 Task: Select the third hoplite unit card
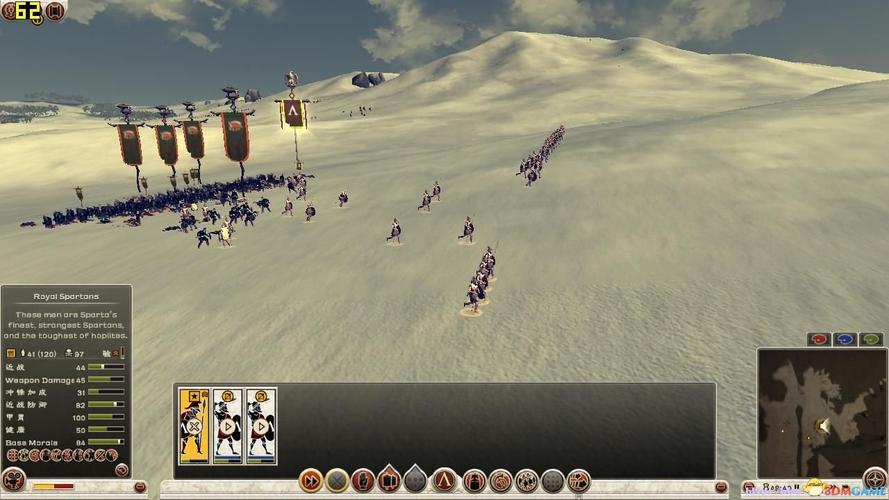[261, 425]
